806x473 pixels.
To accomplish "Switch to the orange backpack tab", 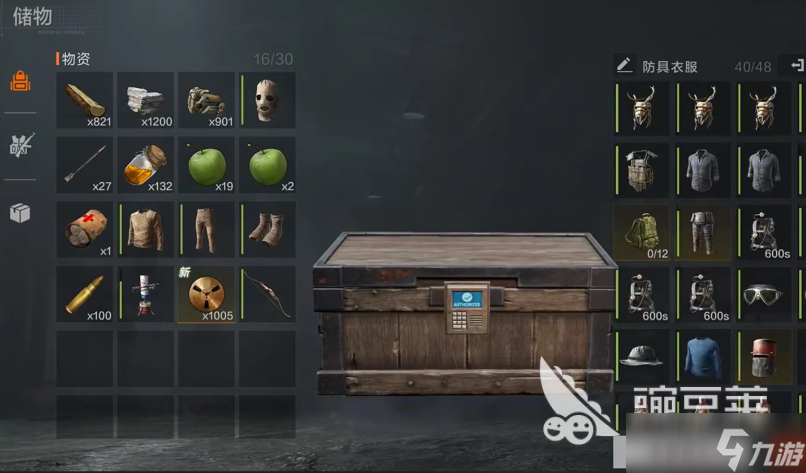I will pos(20,82).
